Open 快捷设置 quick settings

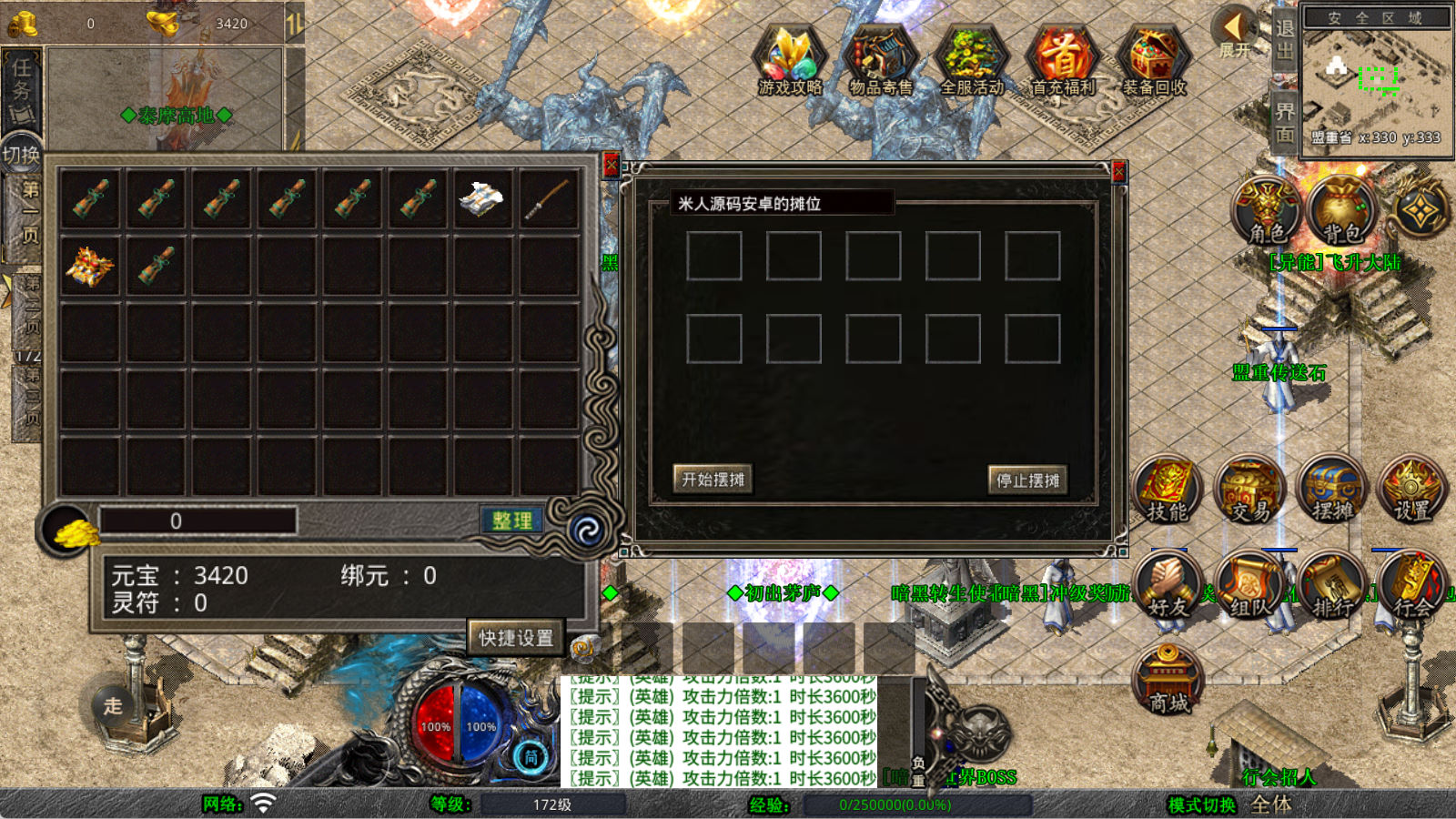click(516, 637)
